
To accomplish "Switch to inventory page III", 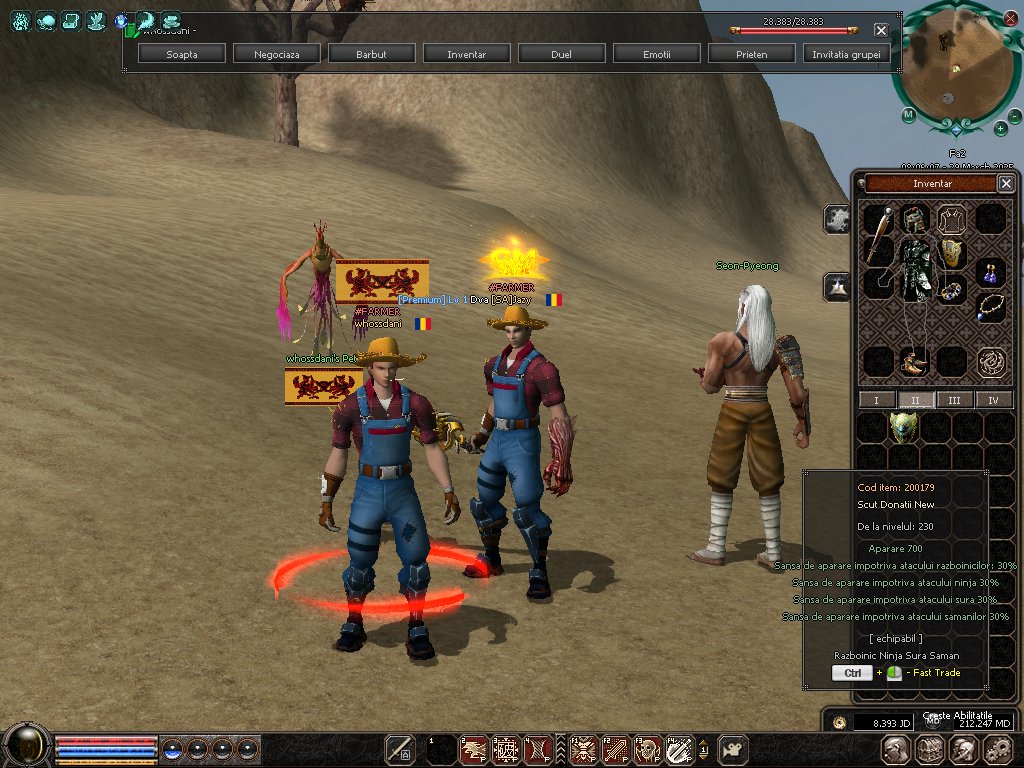I will (954, 400).
